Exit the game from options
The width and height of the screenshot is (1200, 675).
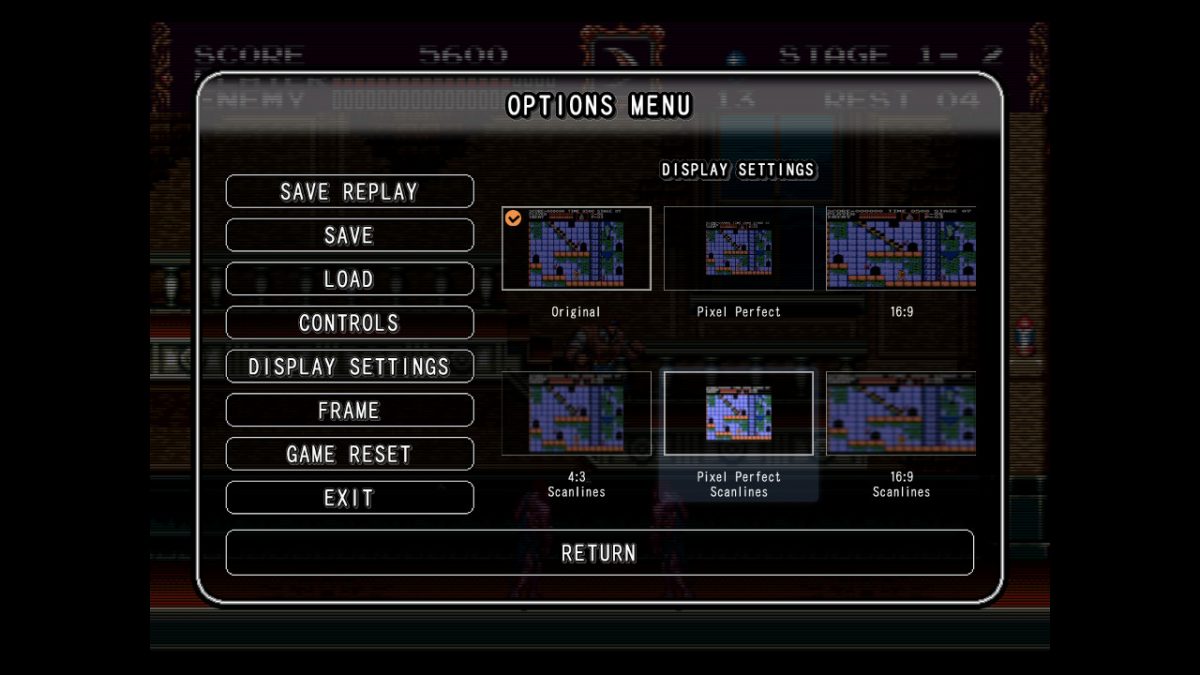[x=349, y=498]
